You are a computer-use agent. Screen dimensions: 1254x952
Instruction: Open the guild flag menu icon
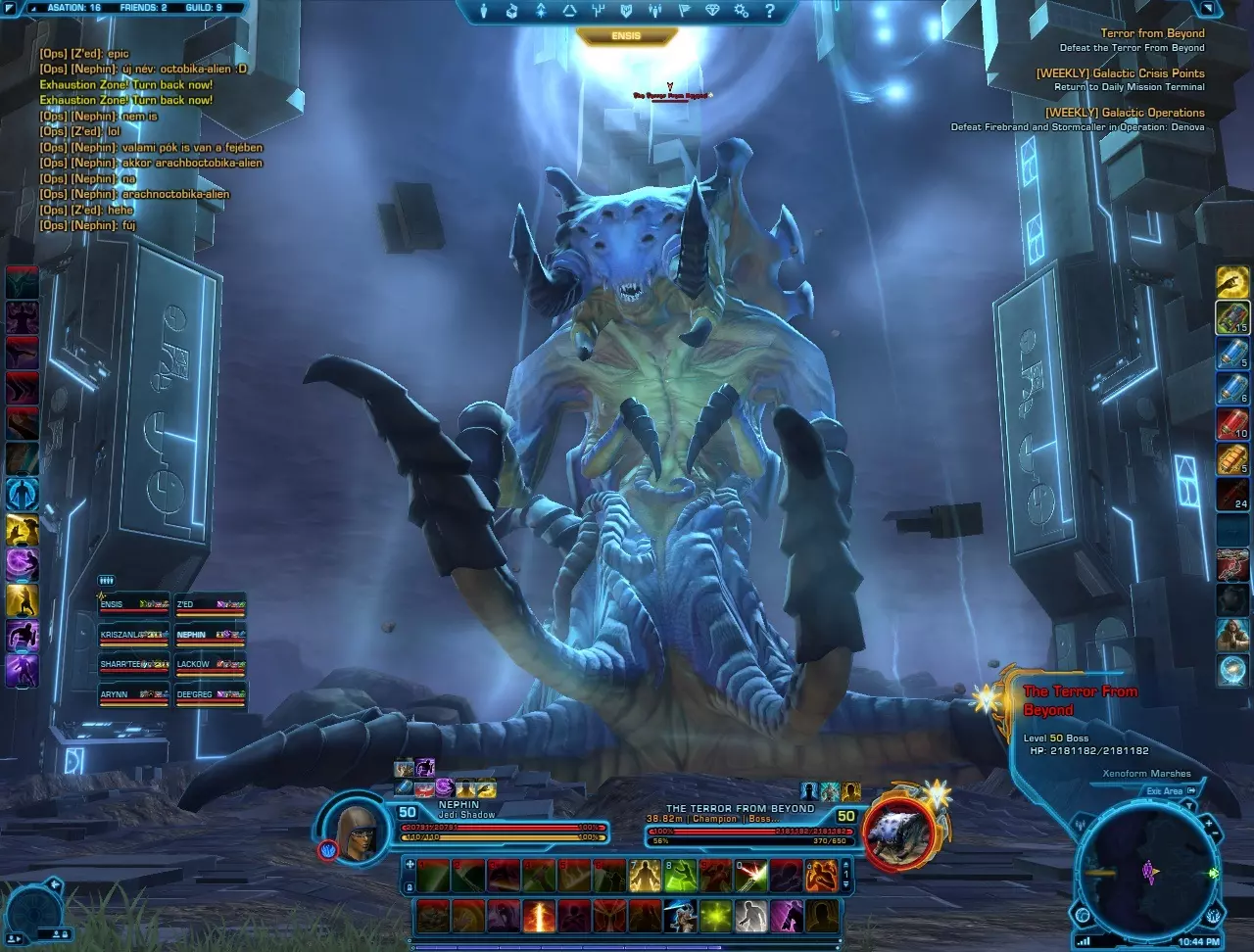click(686, 12)
